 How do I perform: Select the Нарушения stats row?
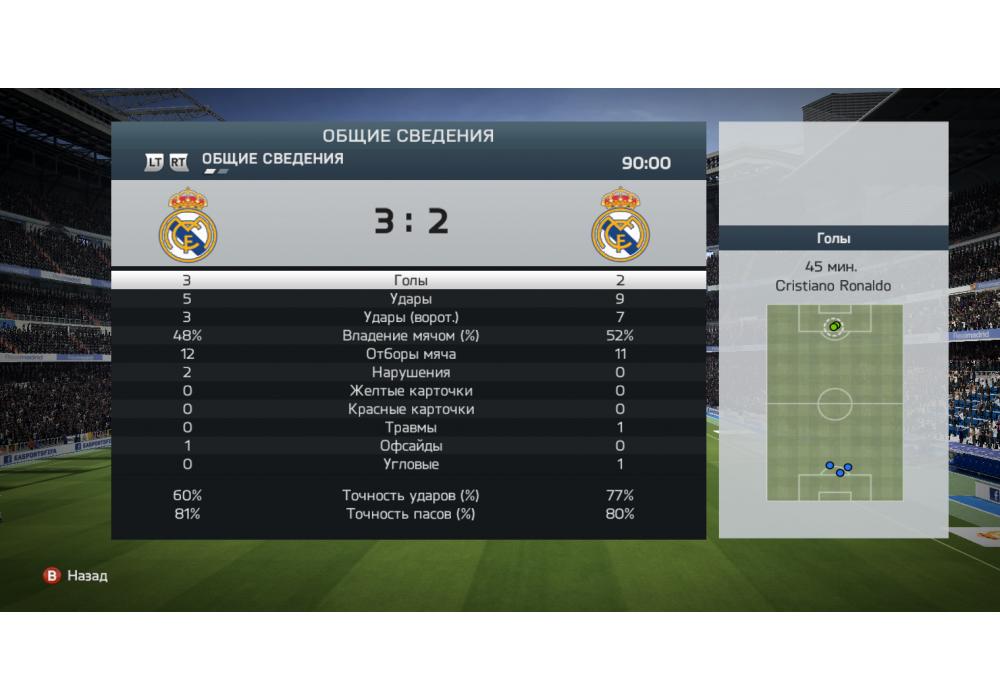pos(410,372)
